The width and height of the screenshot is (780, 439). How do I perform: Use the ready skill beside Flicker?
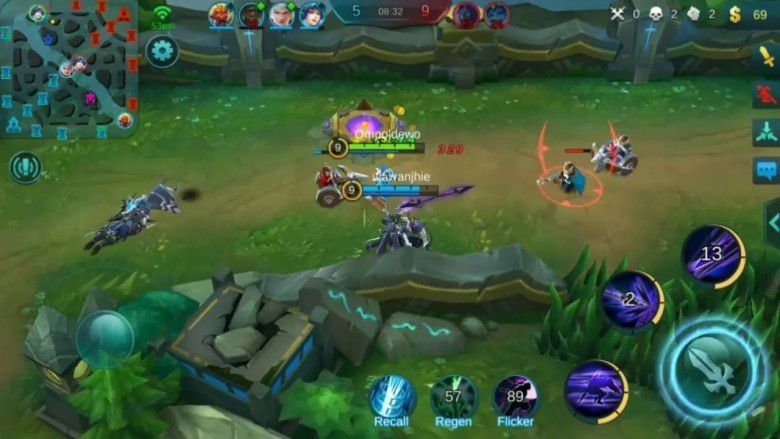[595, 390]
